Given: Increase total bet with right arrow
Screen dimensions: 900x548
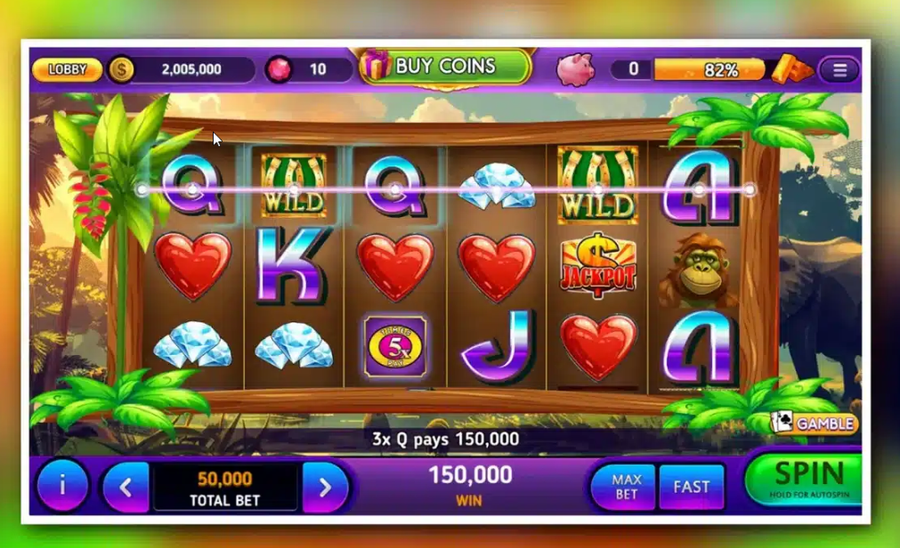Looking at the screenshot, I should click(324, 488).
